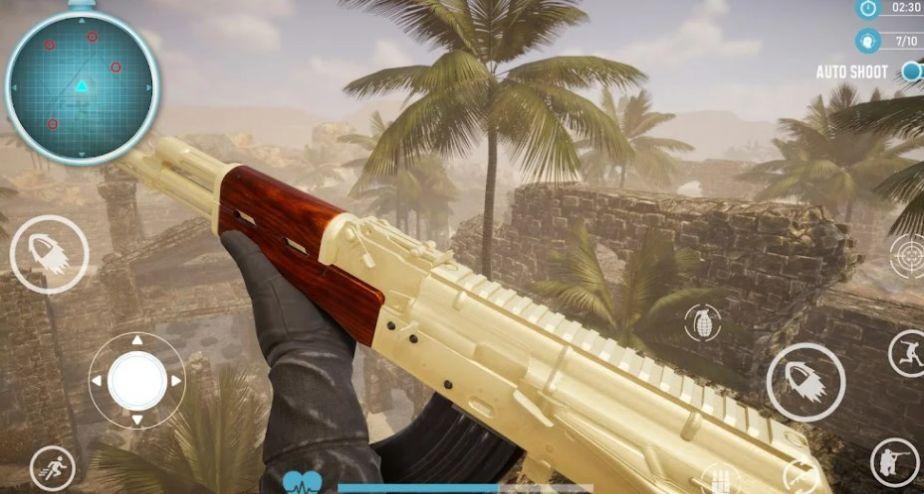Click the jumping soldier stance icon
Image resolution: width=924 pixels, height=494 pixels.
(906, 352)
